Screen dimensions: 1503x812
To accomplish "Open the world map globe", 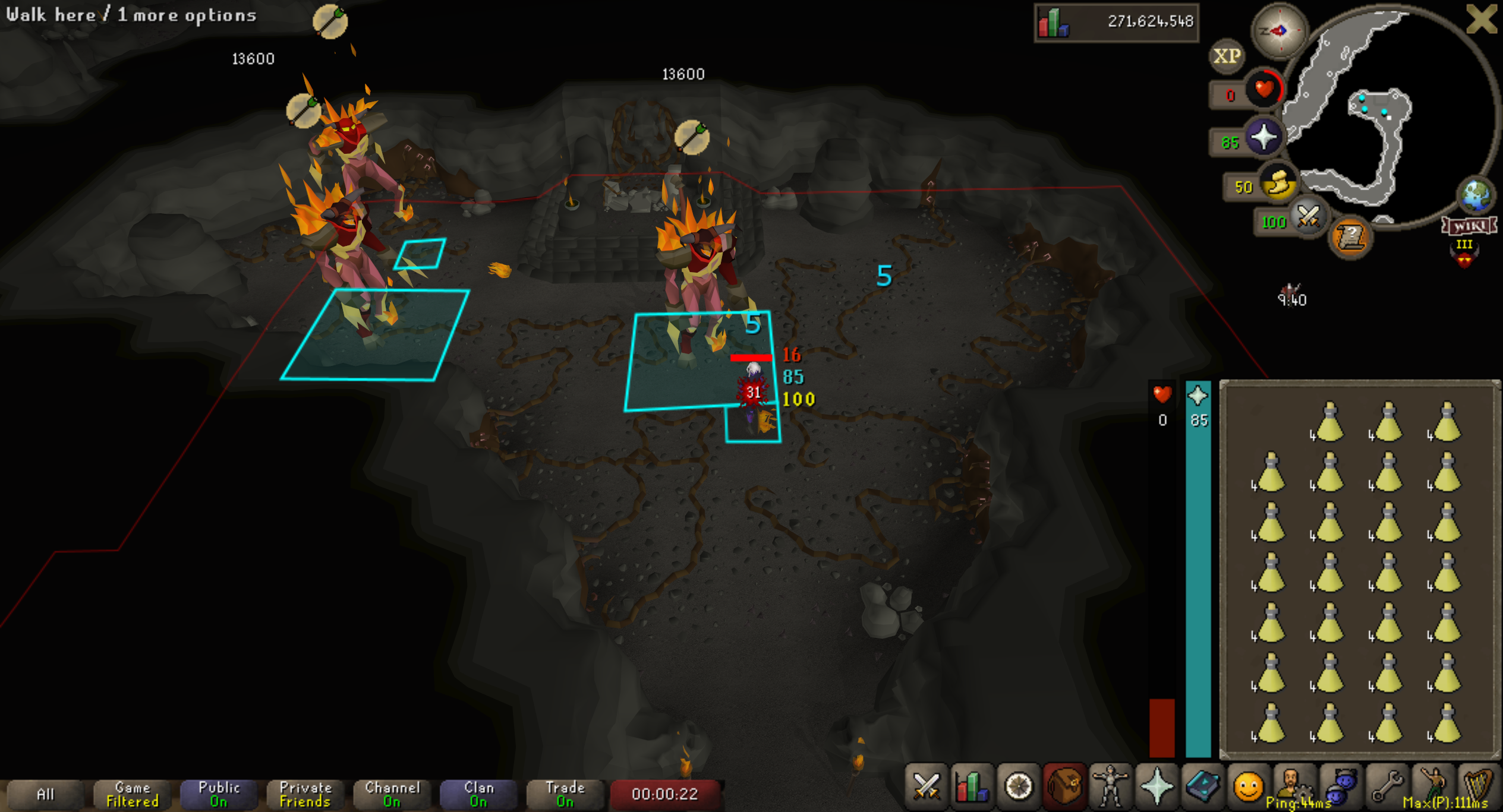I will pyautogui.click(x=1476, y=195).
